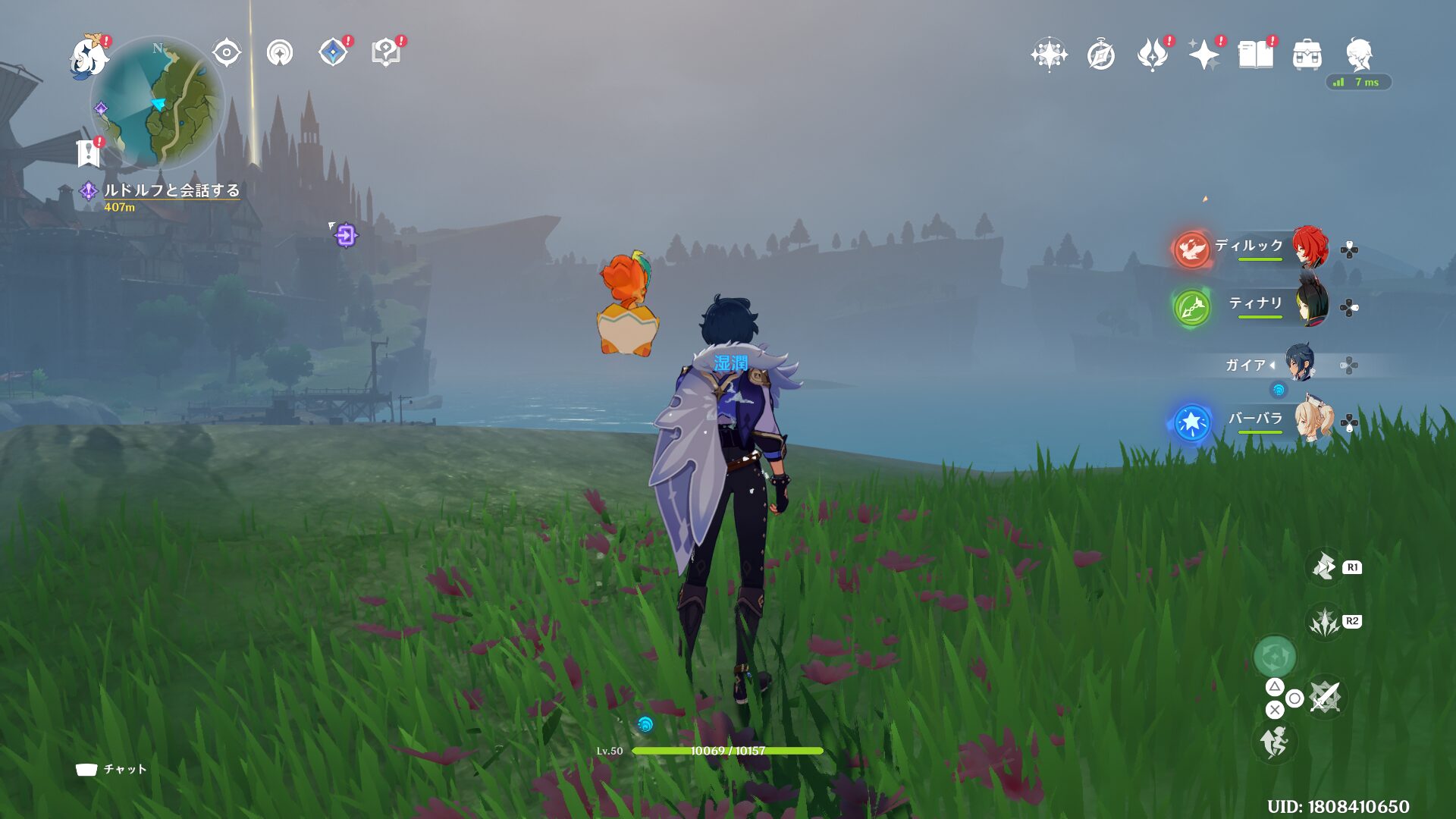Open the backpack inventory

(1307, 55)
